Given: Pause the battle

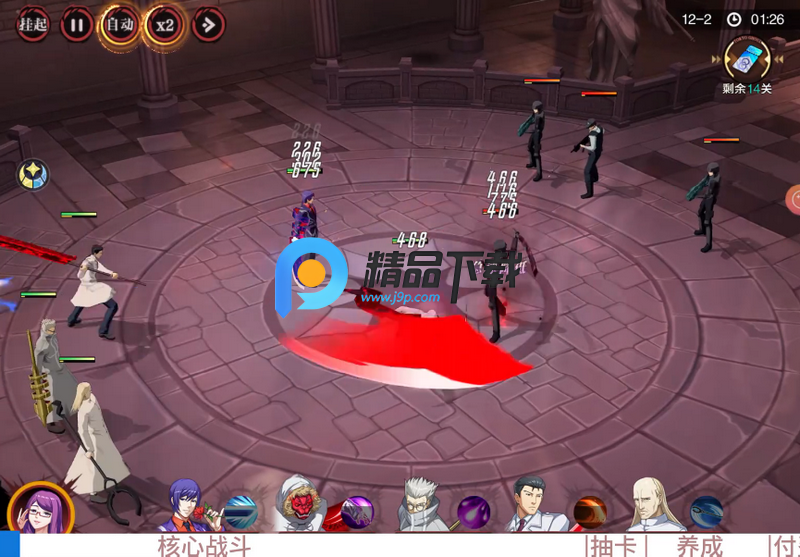Looking at the screenshot, I should click(x=76, y=23).
